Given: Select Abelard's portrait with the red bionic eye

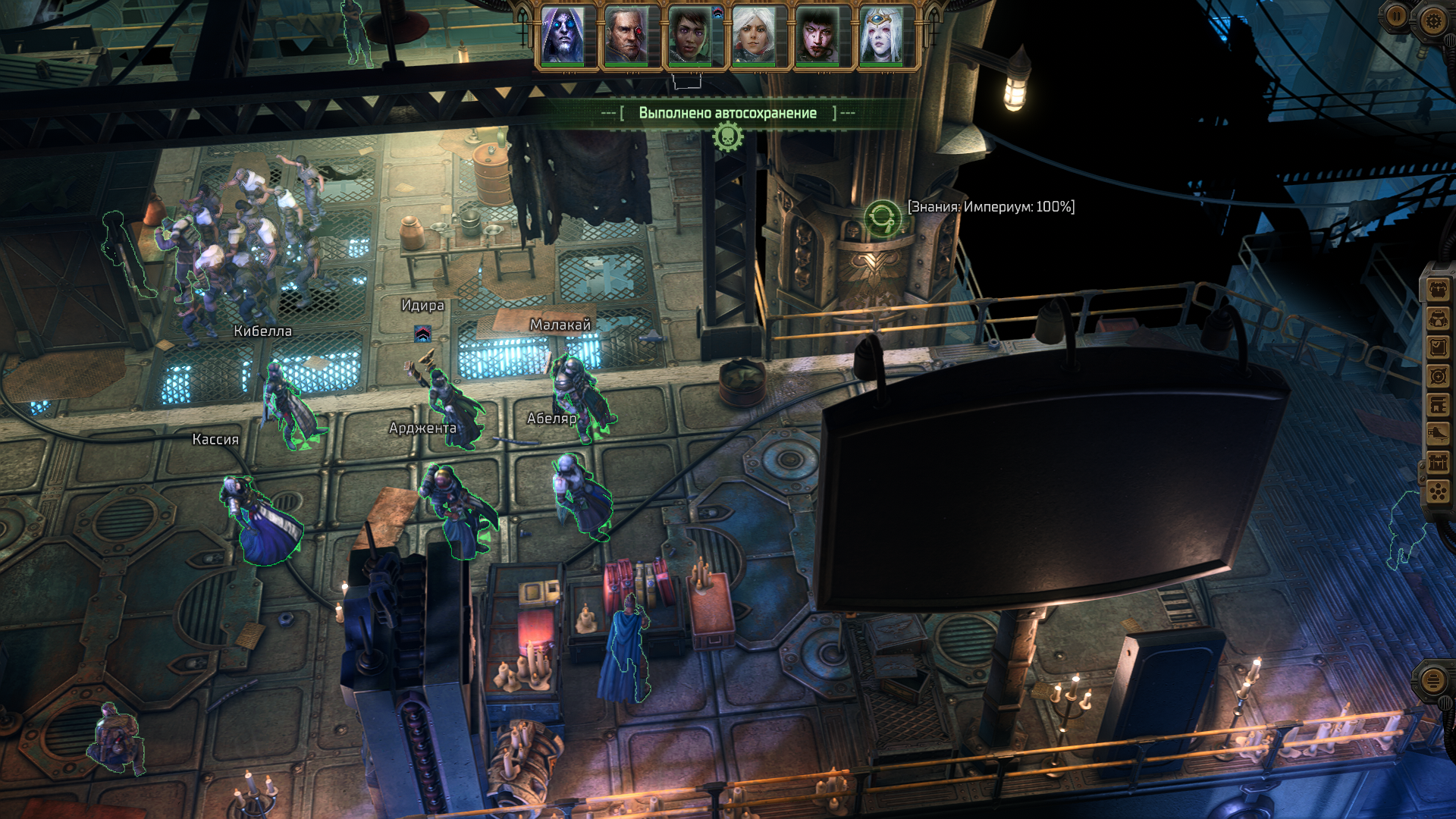Looking at the screenshot, I should [x=627, y=36].
